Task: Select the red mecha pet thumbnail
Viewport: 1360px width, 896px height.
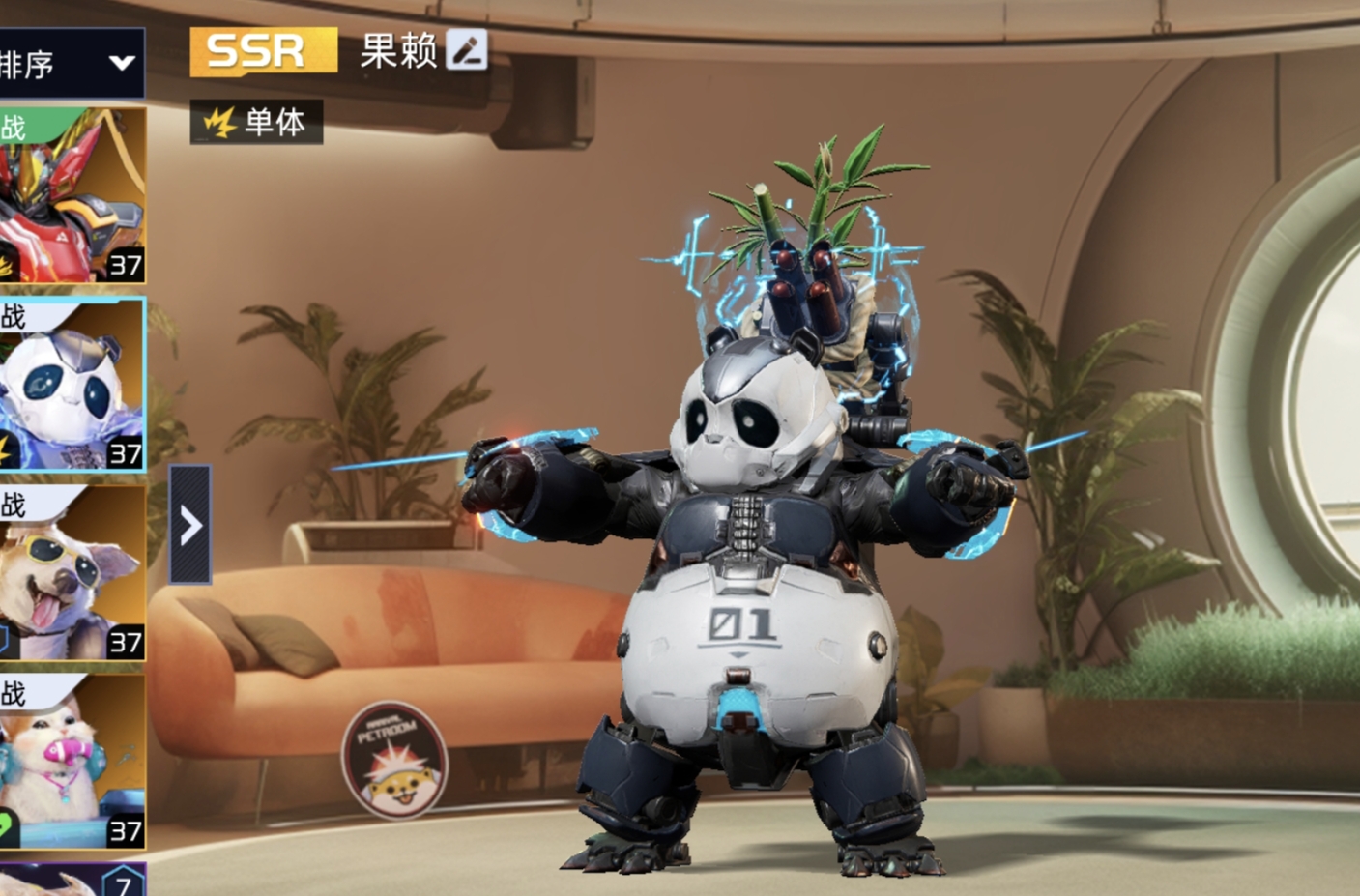Action: click(72, 196)
